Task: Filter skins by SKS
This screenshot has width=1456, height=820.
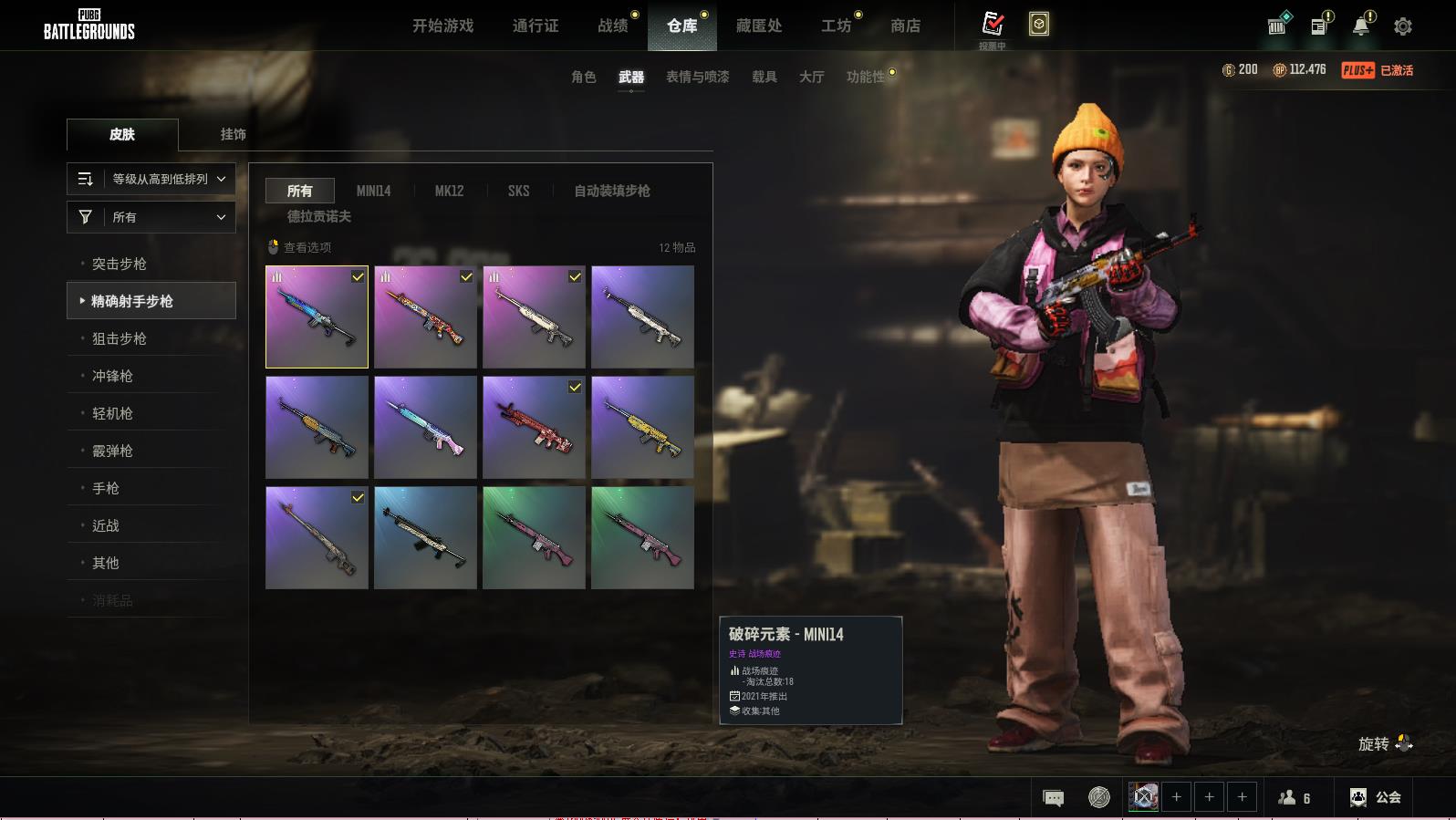Action: click(x=518, y=191)
